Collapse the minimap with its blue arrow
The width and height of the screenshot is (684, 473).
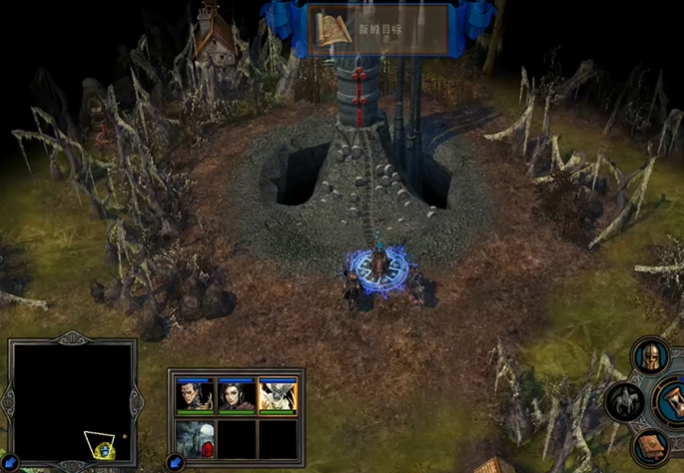(x=8, y=462)
